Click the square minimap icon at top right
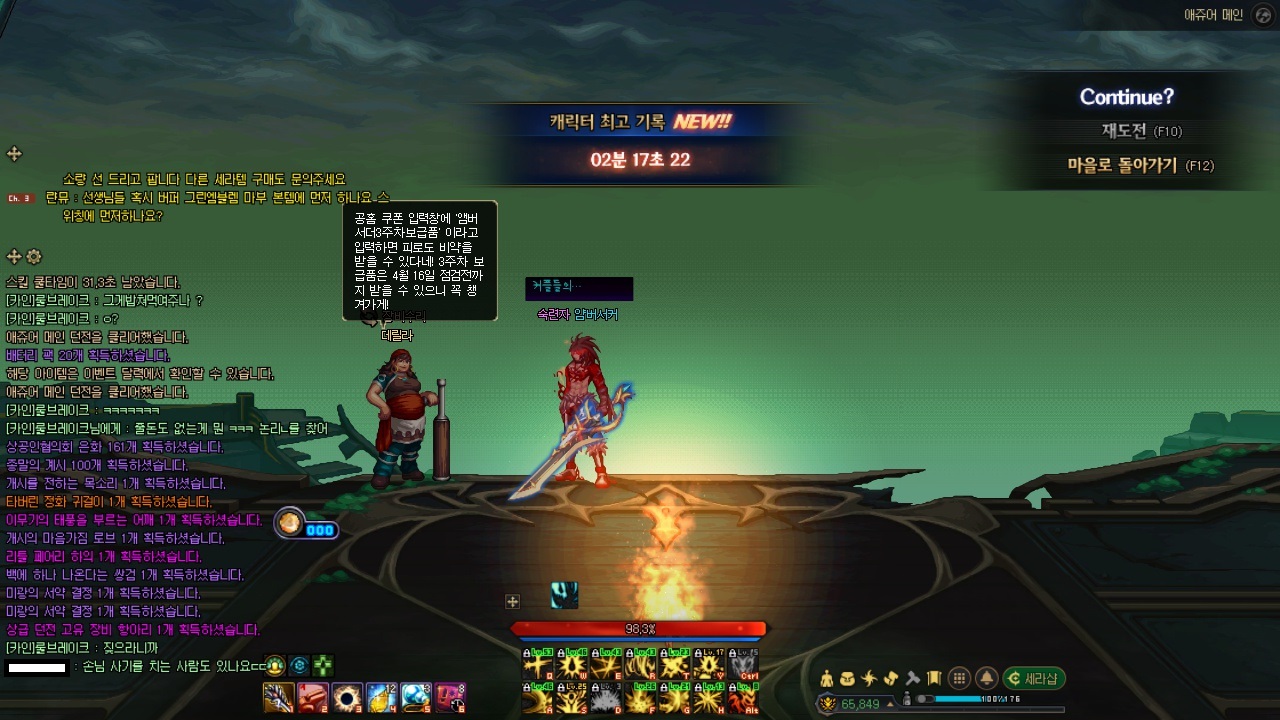Screen dimensions: 1280x720 click(1264, 15)
